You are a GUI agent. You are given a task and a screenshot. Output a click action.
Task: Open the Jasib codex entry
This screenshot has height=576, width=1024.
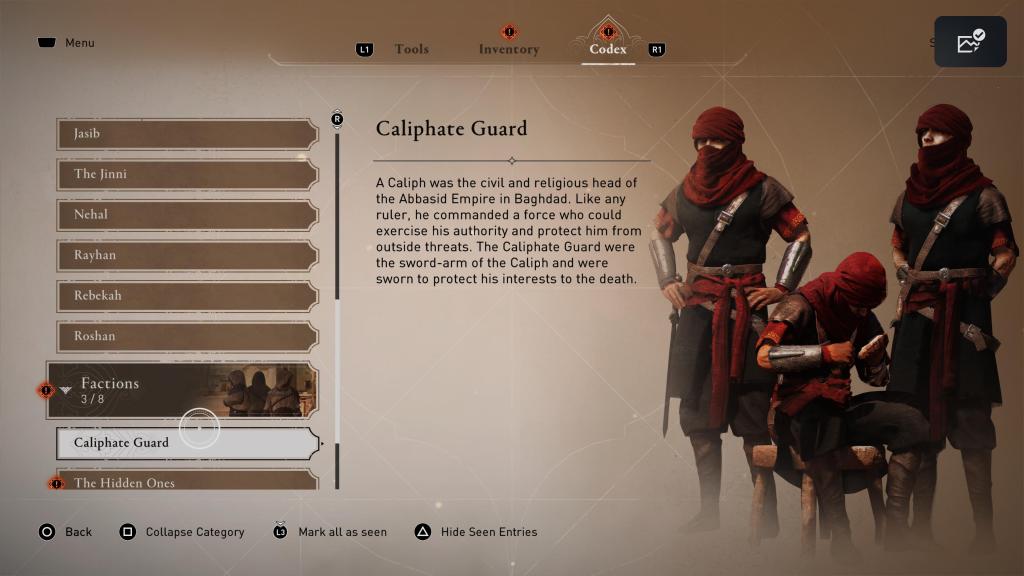(187, 134)
